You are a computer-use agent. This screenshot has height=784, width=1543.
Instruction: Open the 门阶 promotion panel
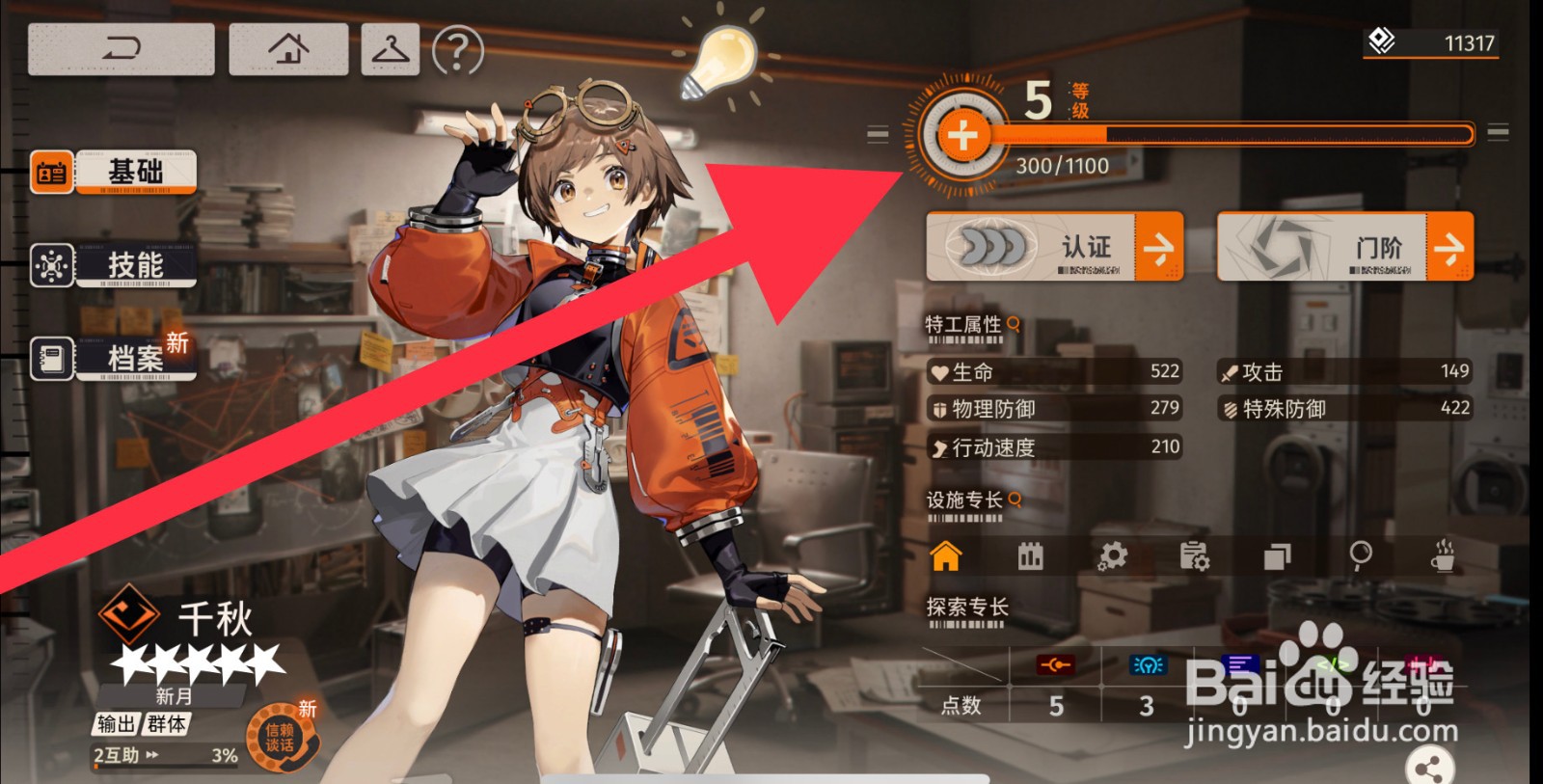(1344, 247)
